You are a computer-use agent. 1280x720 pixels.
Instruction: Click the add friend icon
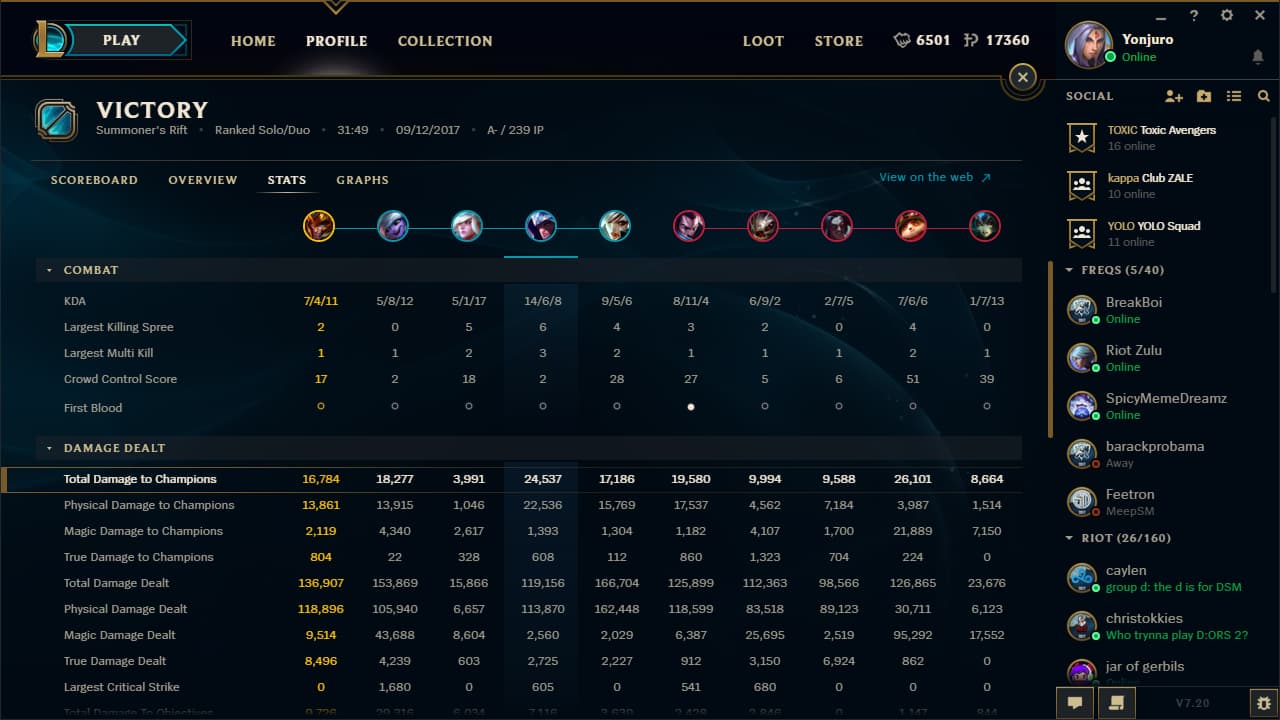pos(1173,96)
